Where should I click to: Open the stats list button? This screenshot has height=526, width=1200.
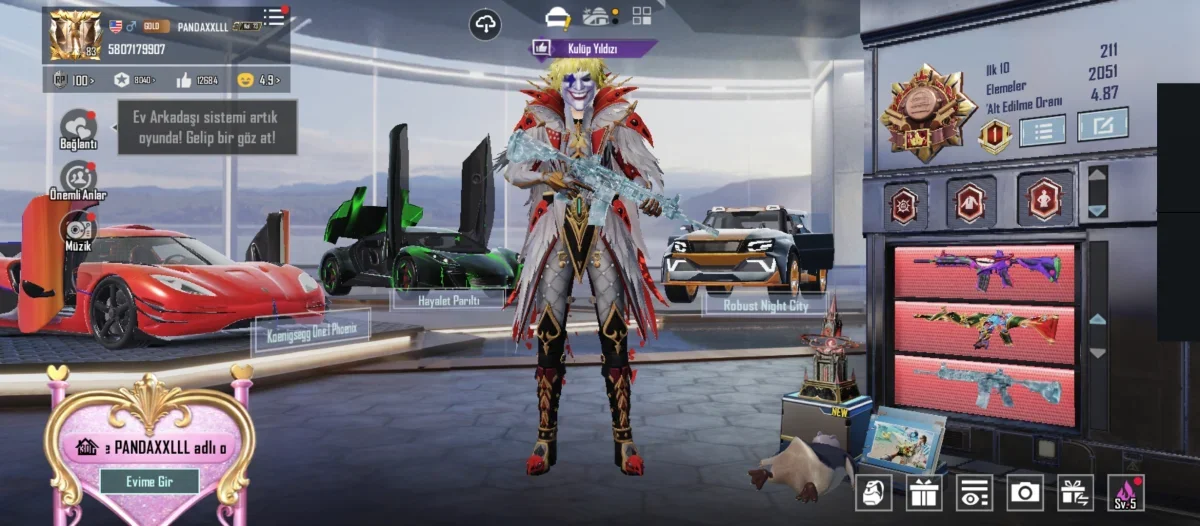pos(1041,129)
